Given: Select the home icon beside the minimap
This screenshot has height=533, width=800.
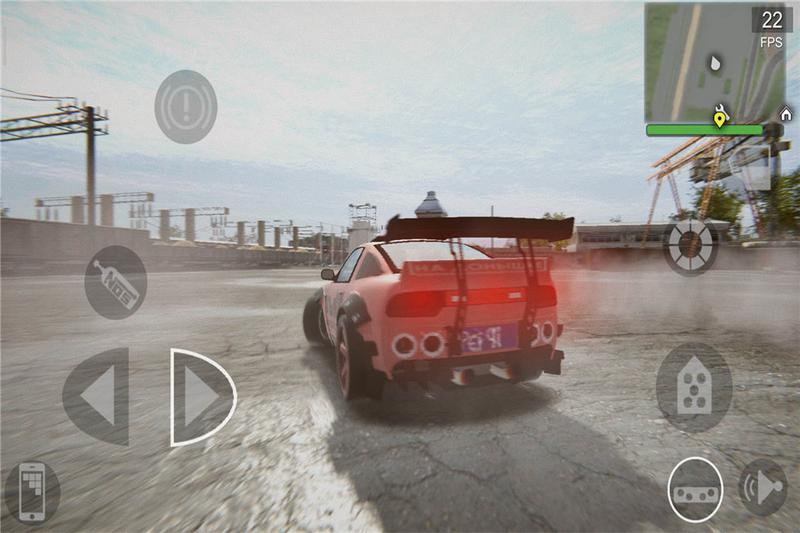Looking at the screenshot, I should (785, 115).
